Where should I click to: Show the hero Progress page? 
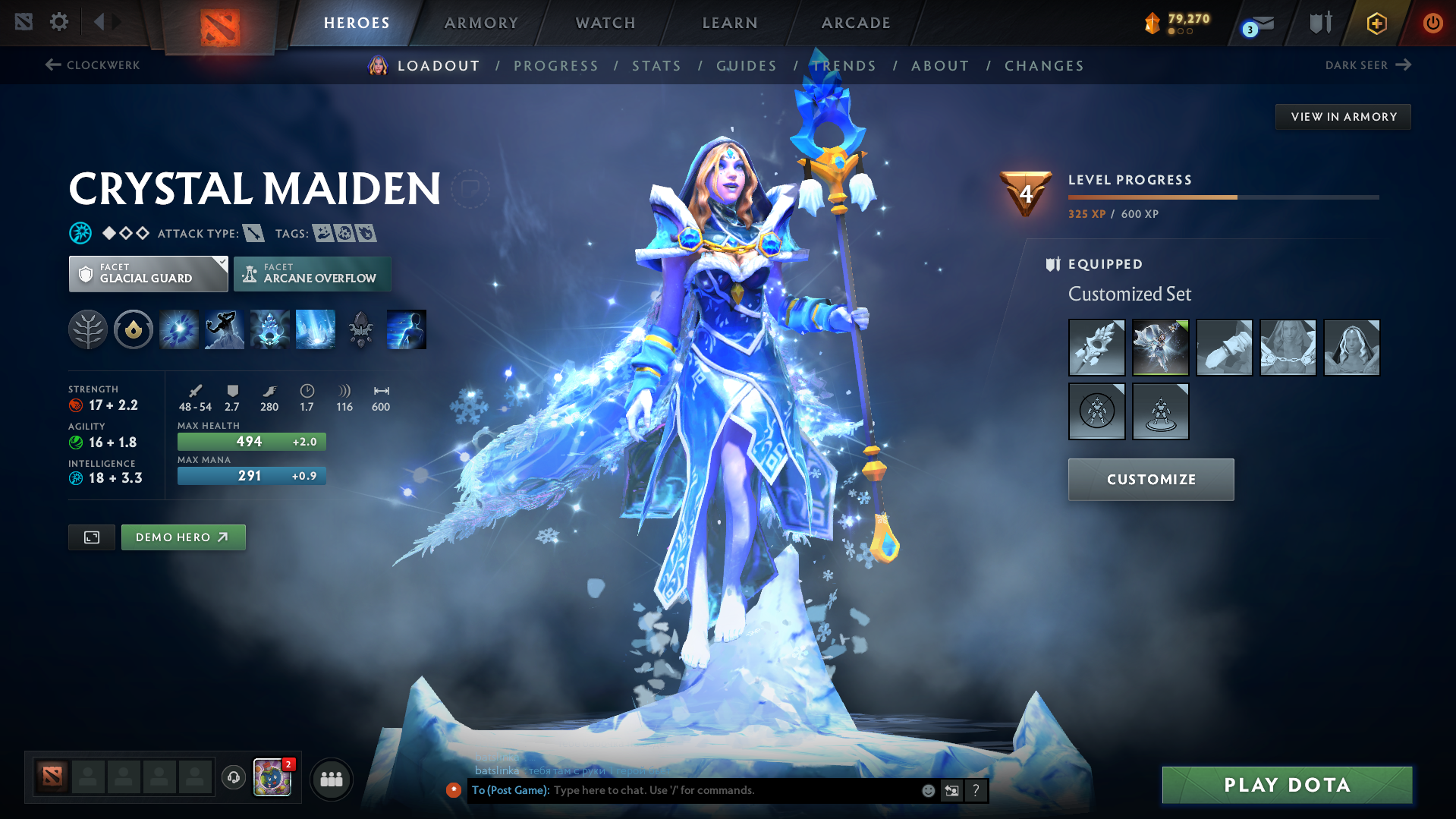(x=556, y=66)
